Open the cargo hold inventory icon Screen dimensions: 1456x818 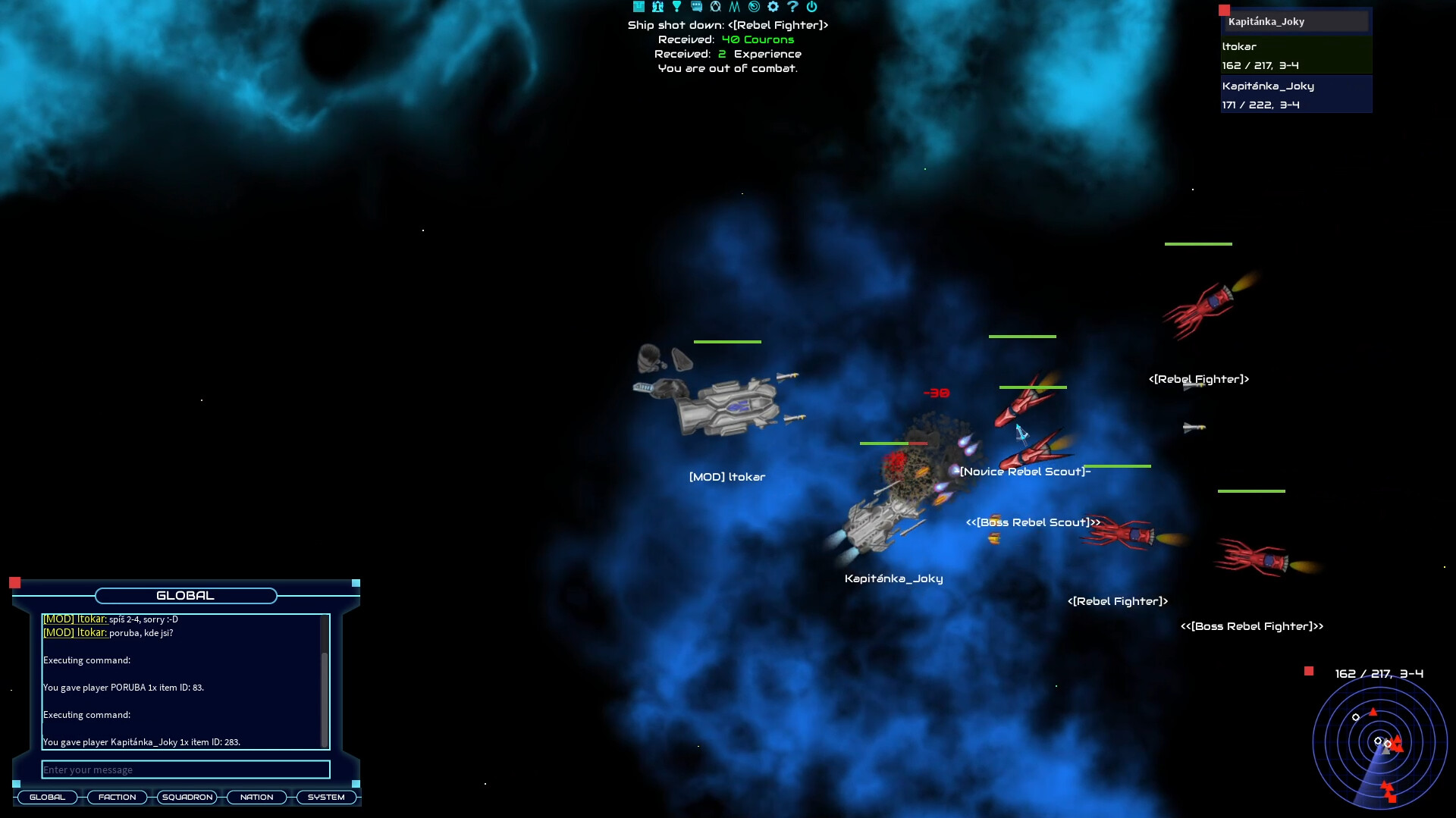pyautogui.click(x=639, y=7)
